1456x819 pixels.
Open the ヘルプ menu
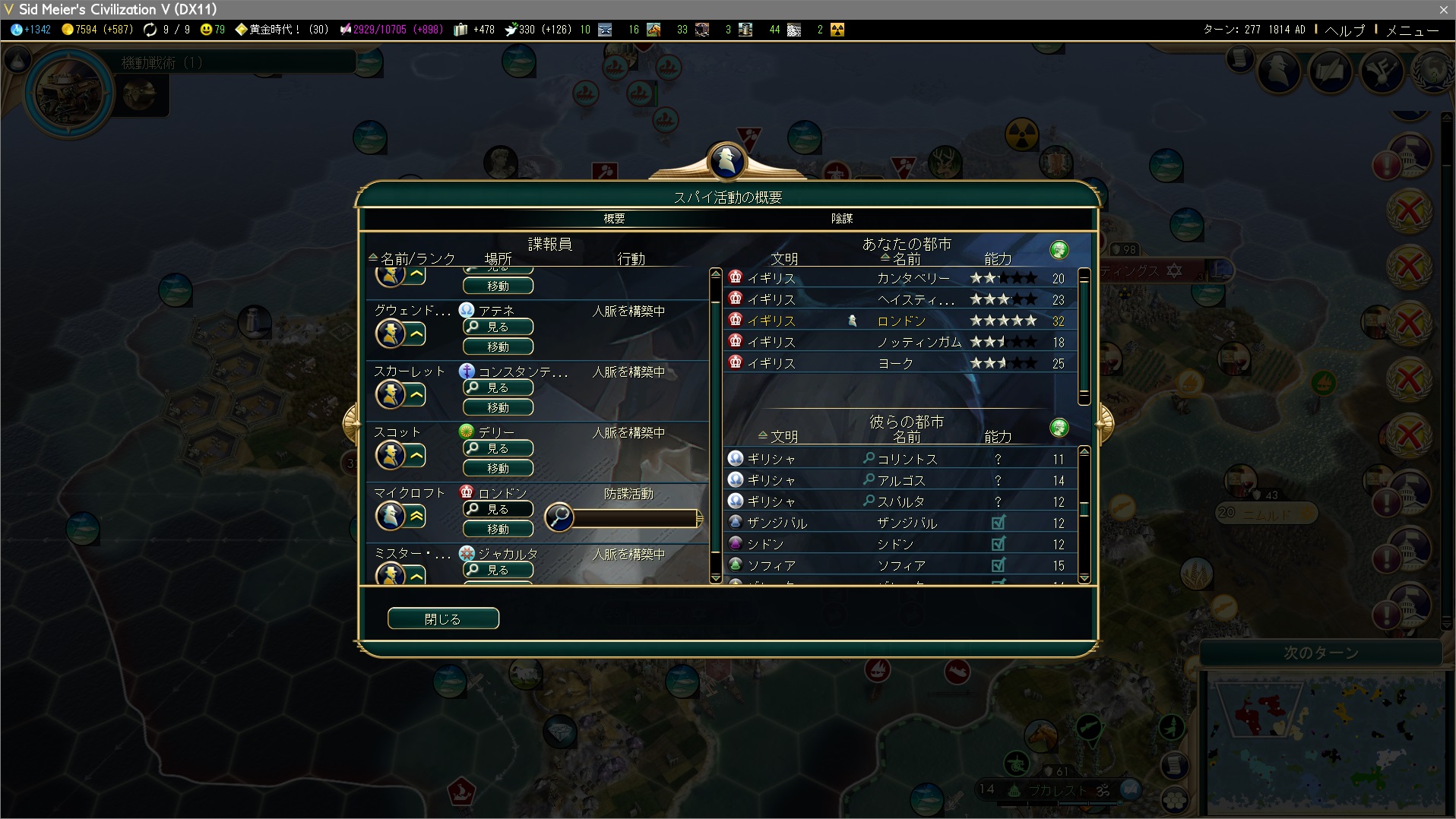[x=1344, y=30]
